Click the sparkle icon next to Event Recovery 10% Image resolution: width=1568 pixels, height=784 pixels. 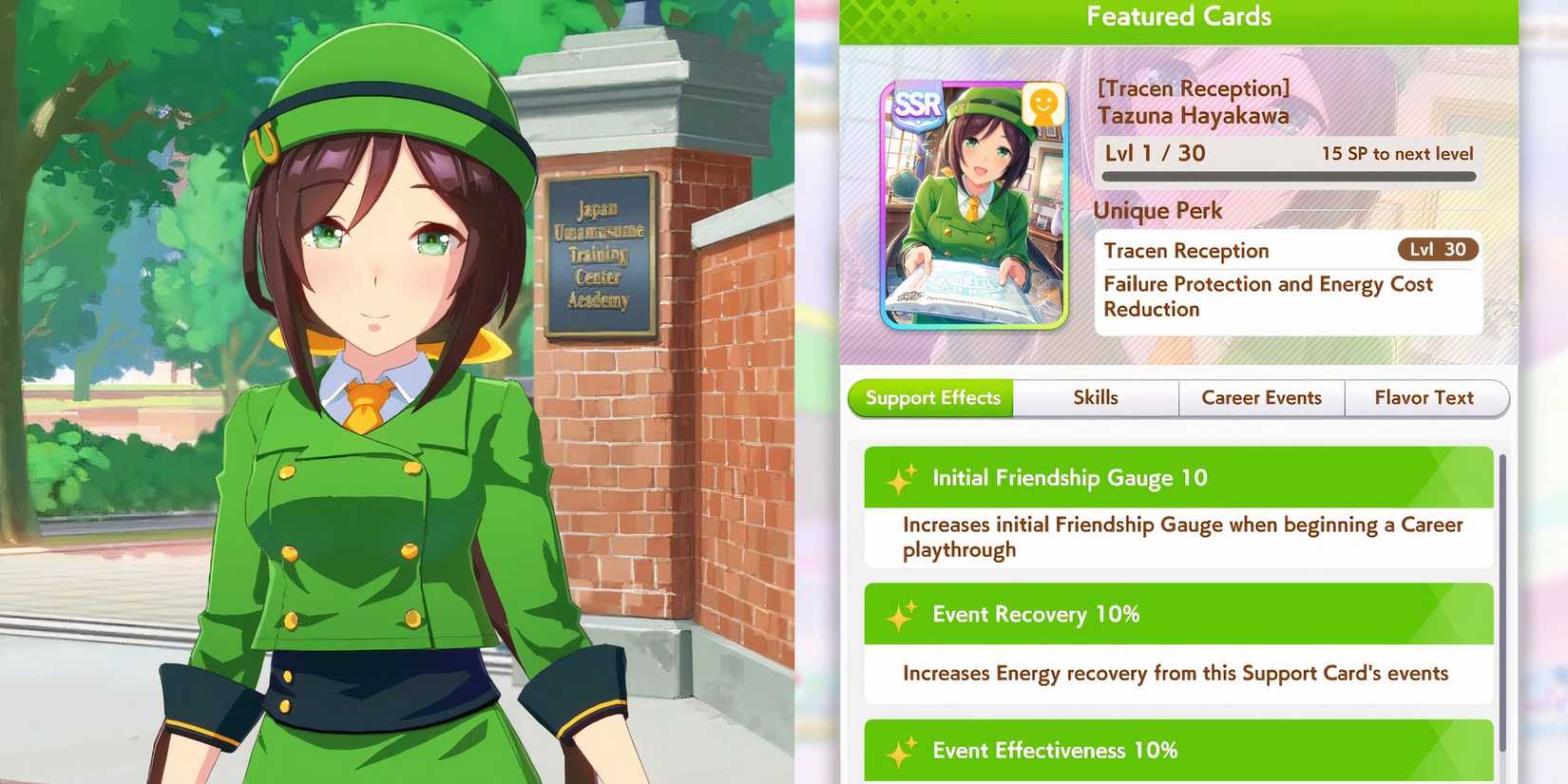[x=903, y=613]
